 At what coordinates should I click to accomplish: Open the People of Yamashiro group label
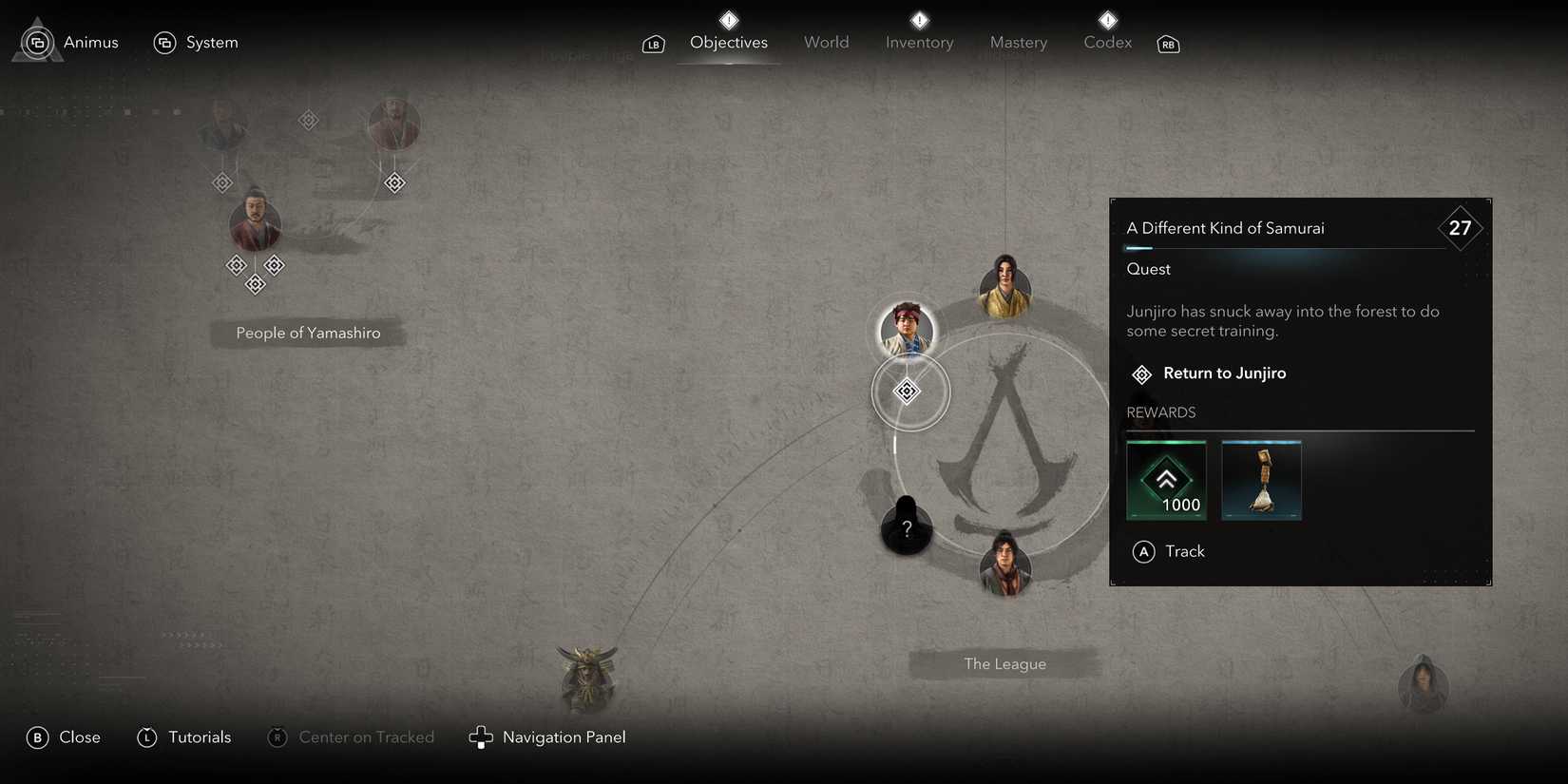(308, 334)
